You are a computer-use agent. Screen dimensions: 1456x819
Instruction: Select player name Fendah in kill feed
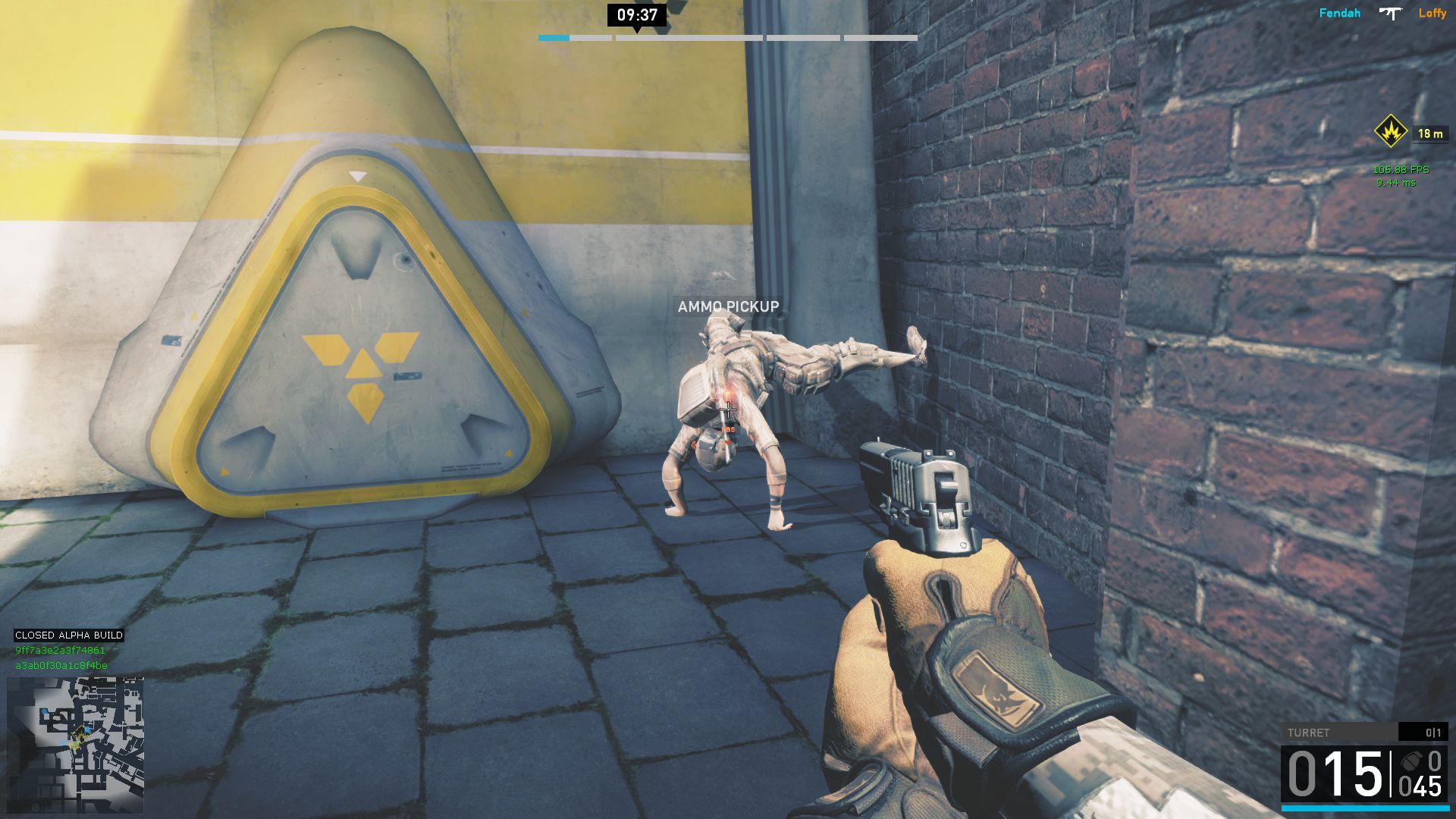click(1339, 13)
